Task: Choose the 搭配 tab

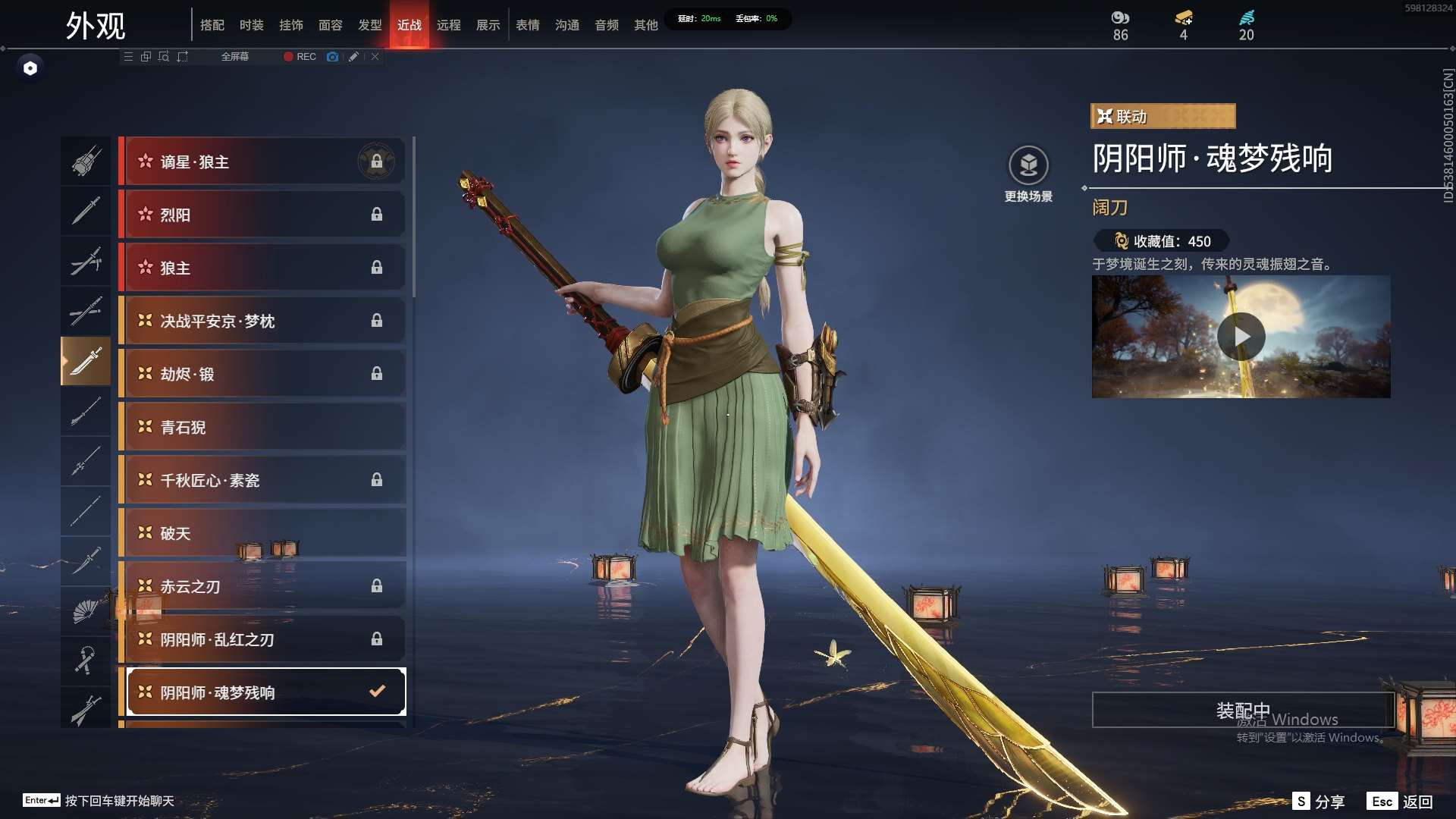Action: click(x=212, y=25)
